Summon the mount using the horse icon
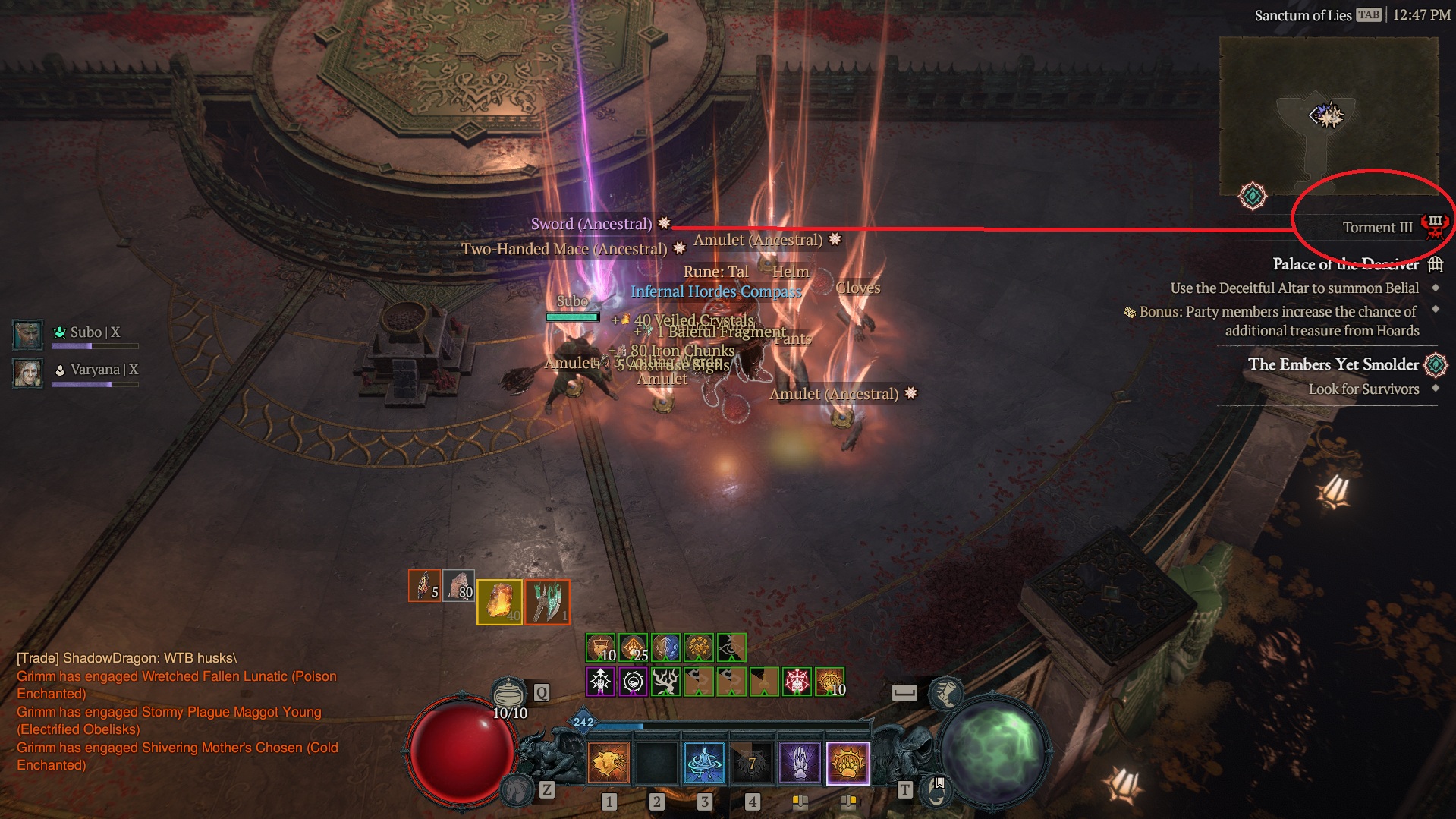The image size is (1456, 819). 518,789
